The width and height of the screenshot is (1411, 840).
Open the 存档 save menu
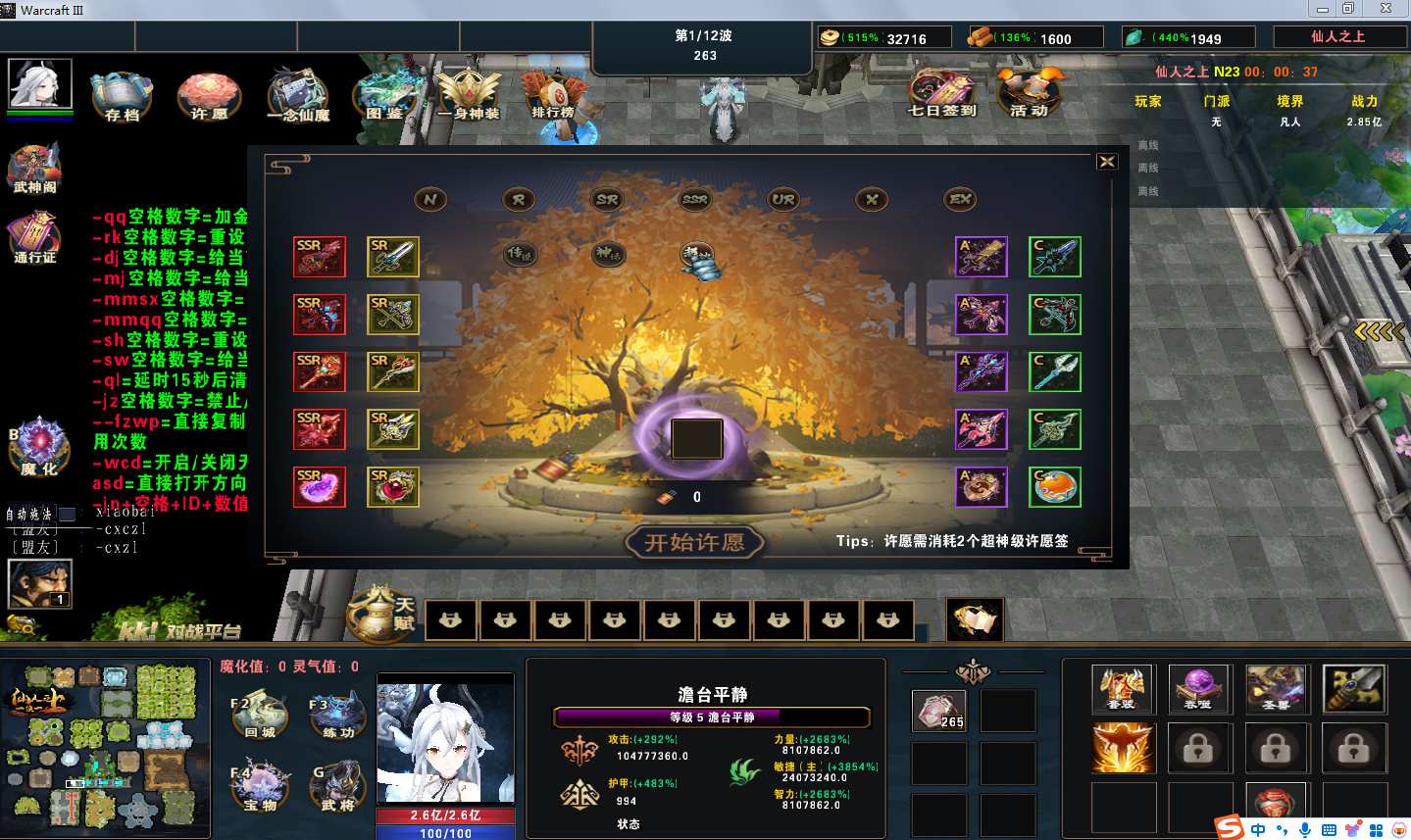pos(122,97)
